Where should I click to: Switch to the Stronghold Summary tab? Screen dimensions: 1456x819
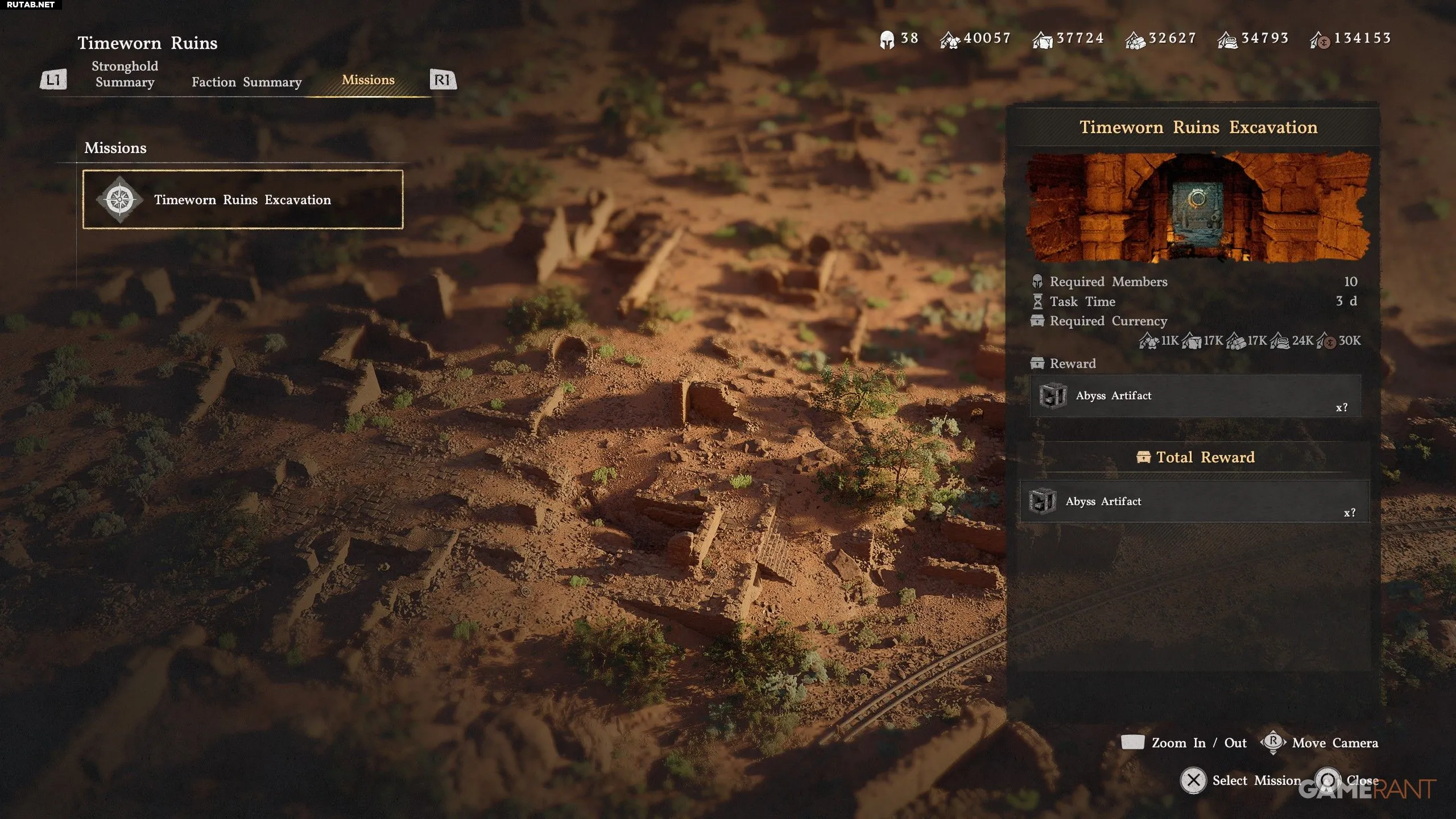[125, 75]
